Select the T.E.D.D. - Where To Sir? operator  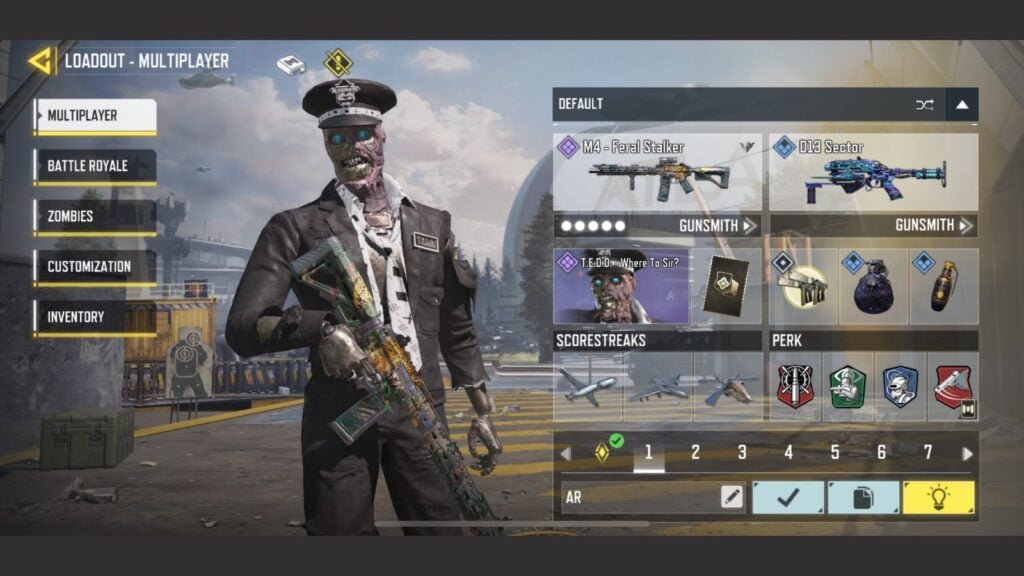(621, 287)
